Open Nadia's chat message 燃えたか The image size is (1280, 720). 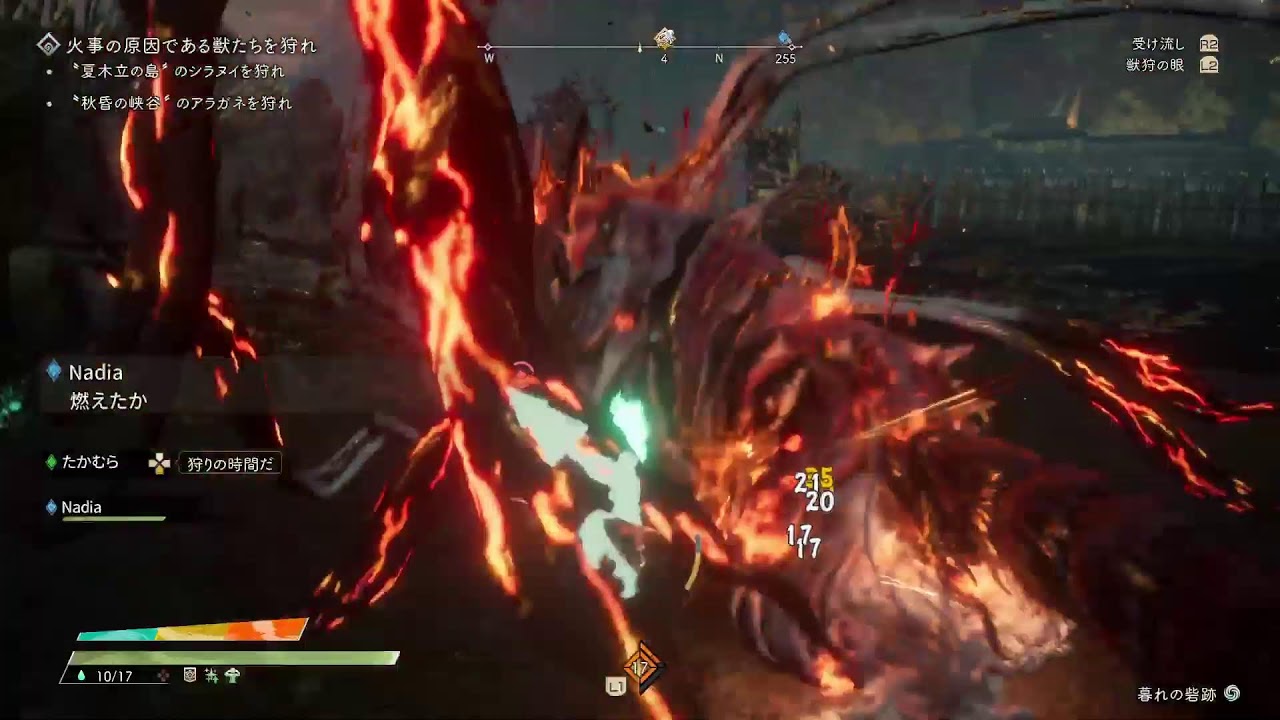[x=108, y=401]
